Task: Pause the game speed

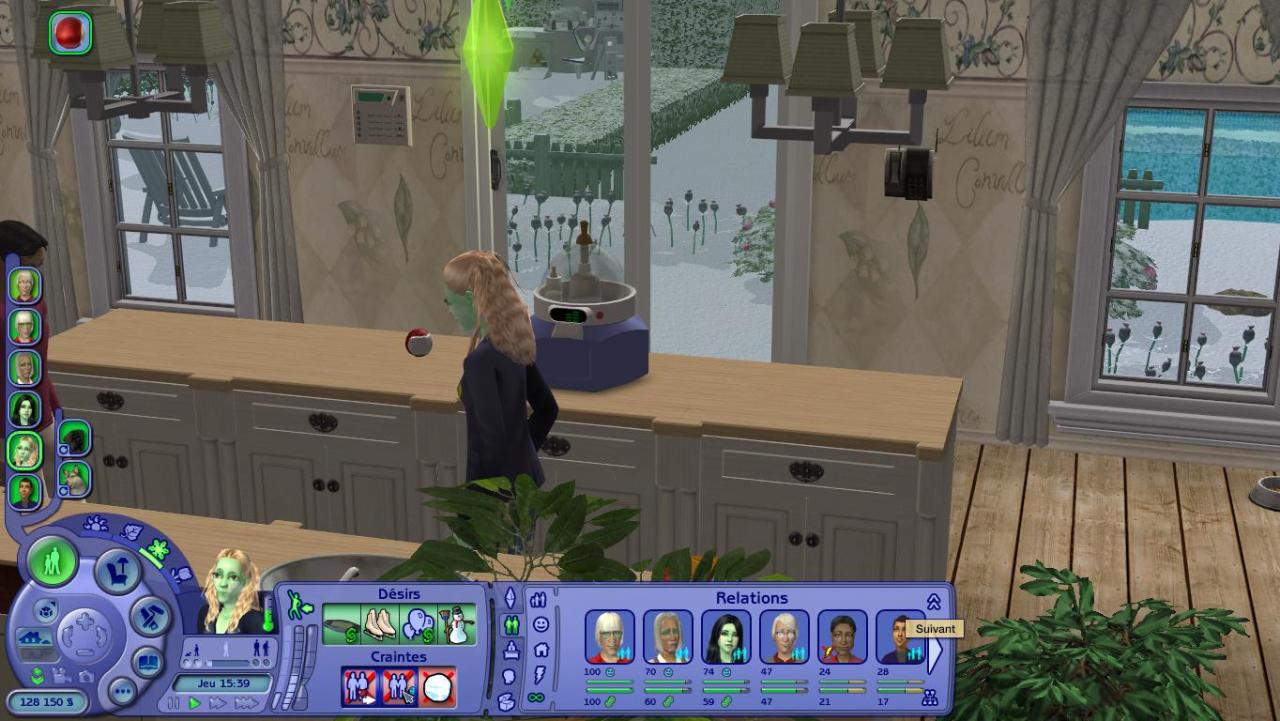Action: tap(176, 704)
